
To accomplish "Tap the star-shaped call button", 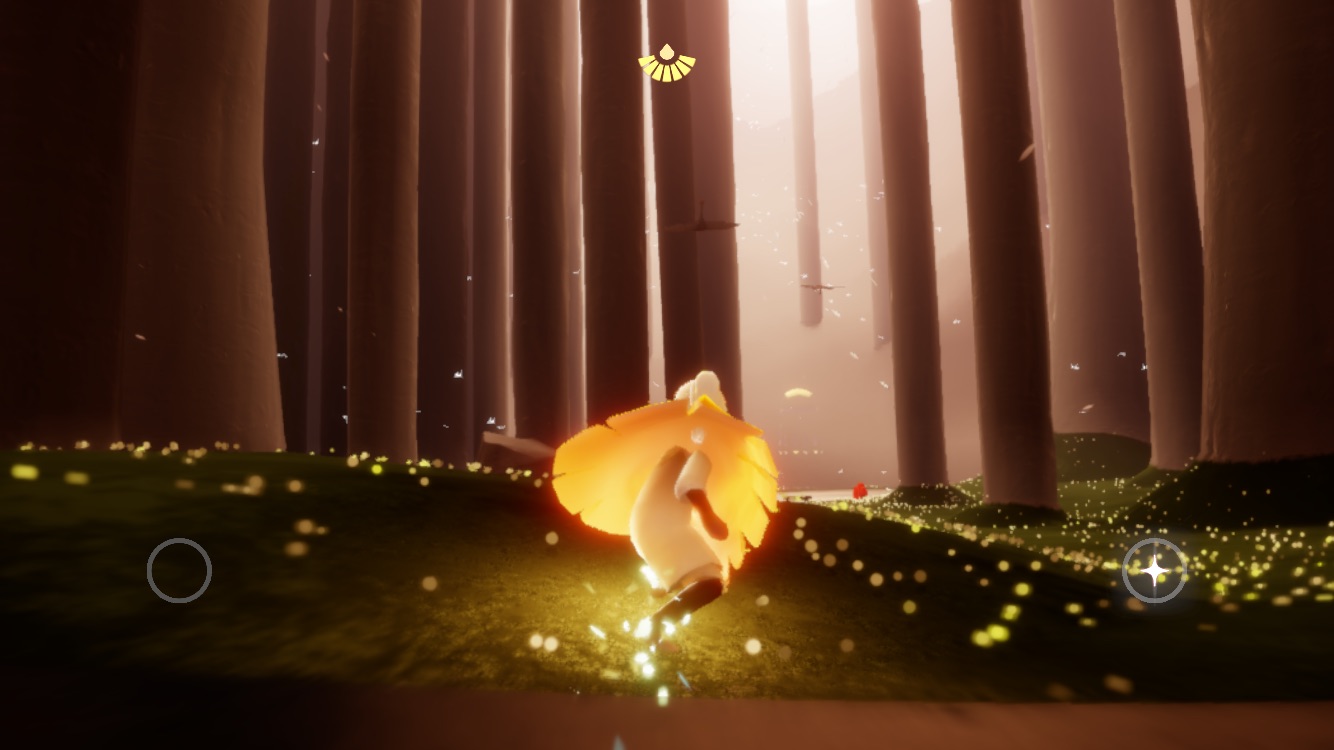I will tap(1154, 570).
